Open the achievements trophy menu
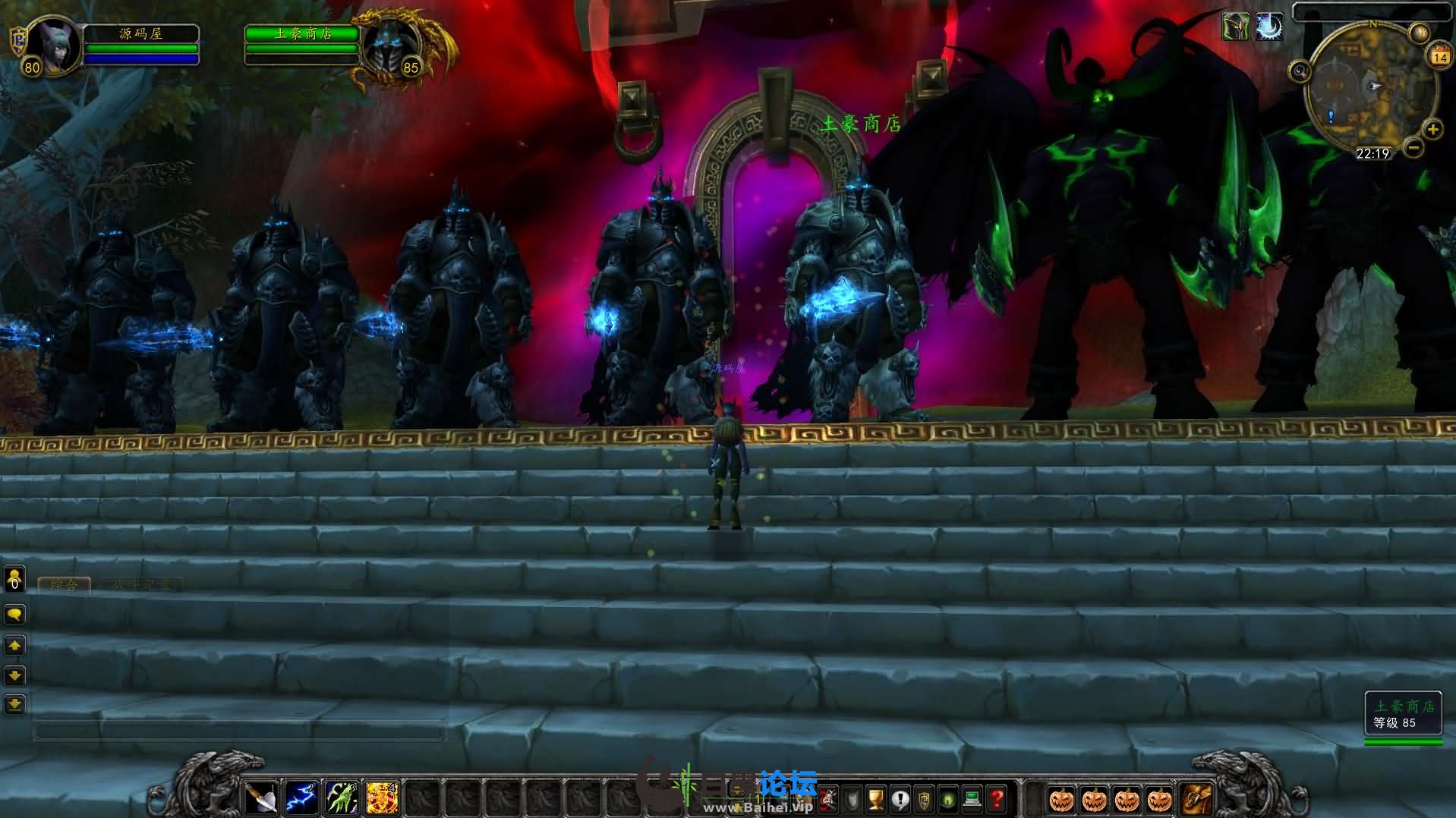 (876, 799)
